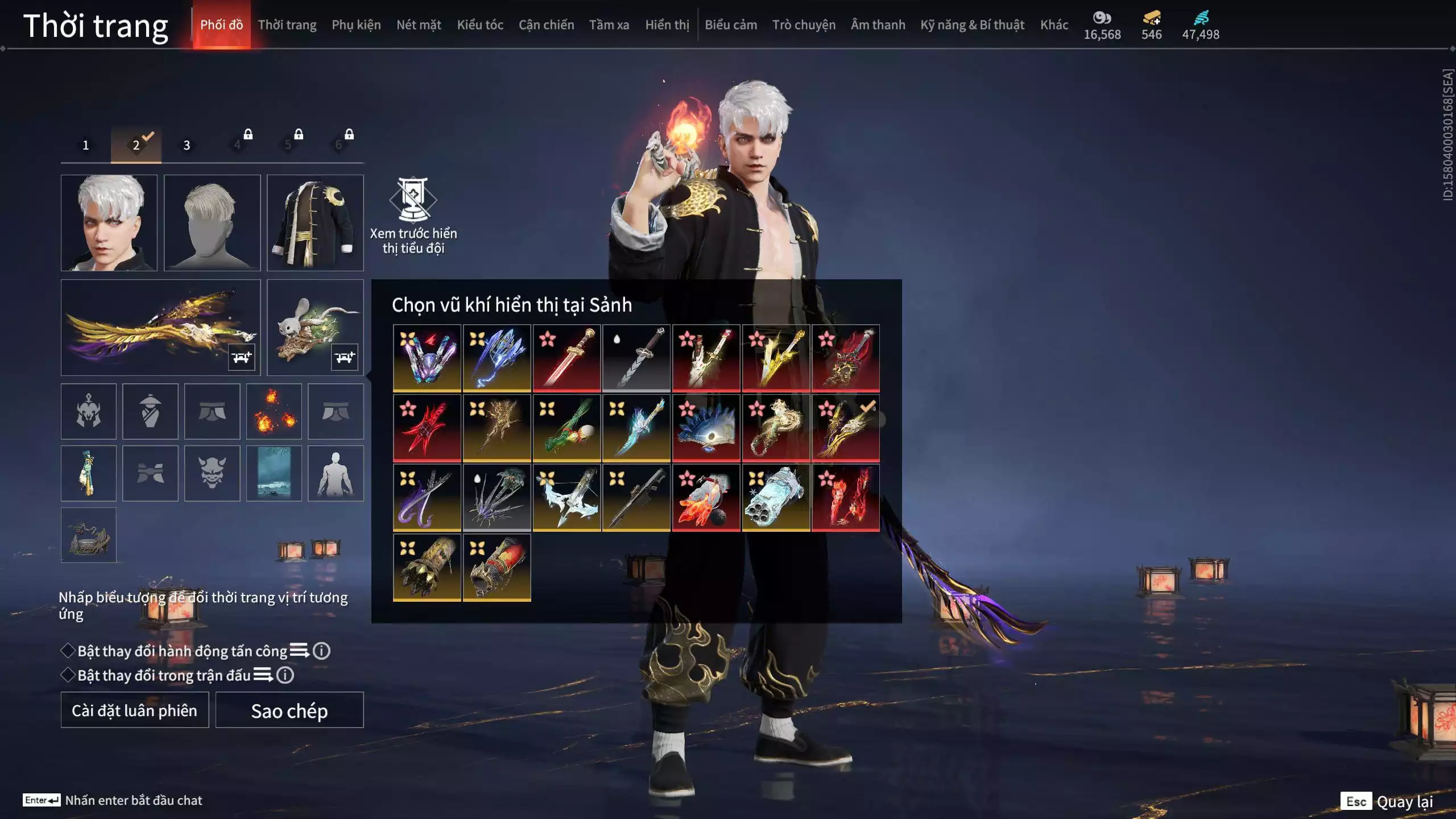Go to the Âm thanh tab

click(878, 25)
